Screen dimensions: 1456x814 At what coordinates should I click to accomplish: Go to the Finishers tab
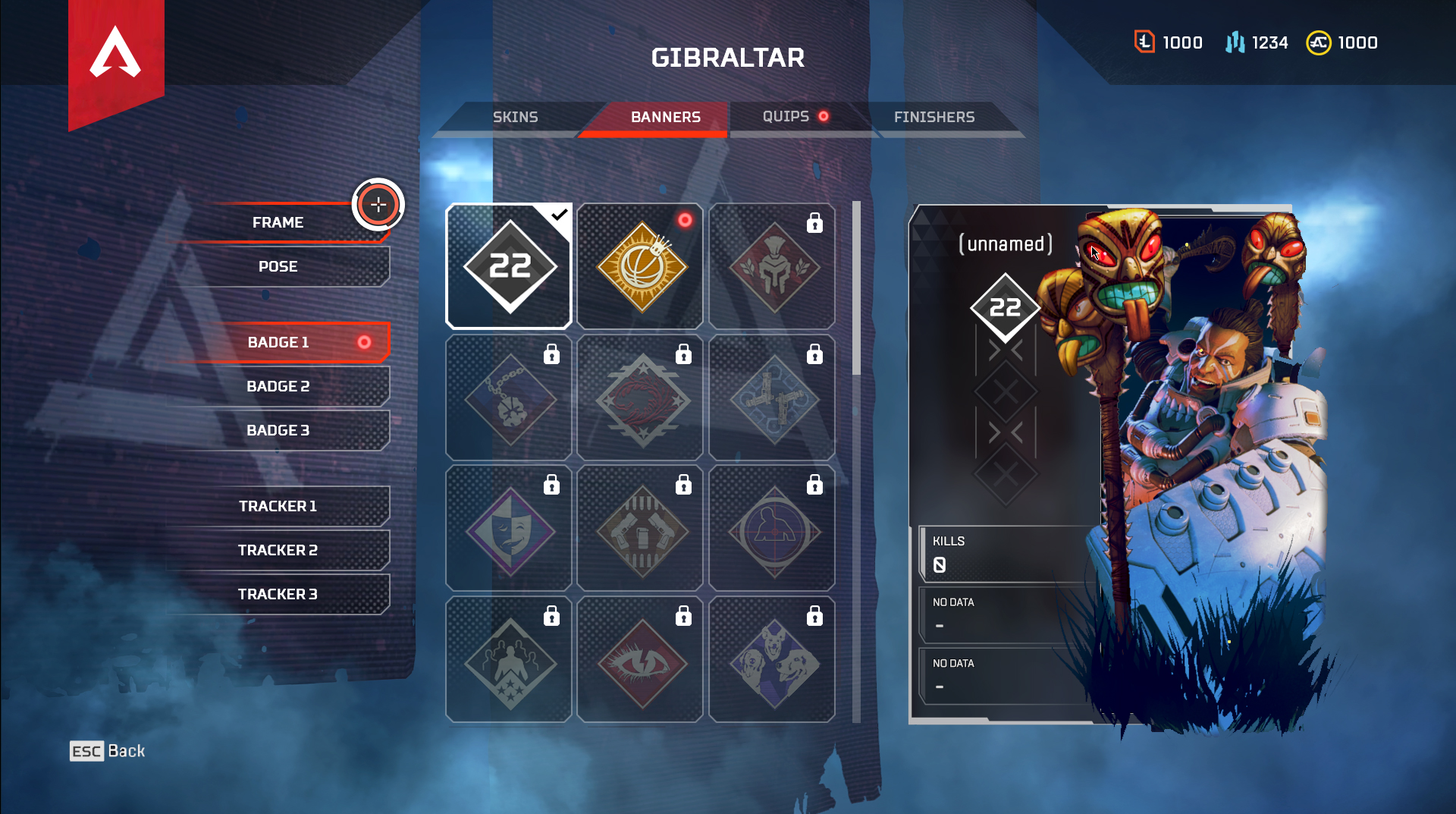[934, 117]
